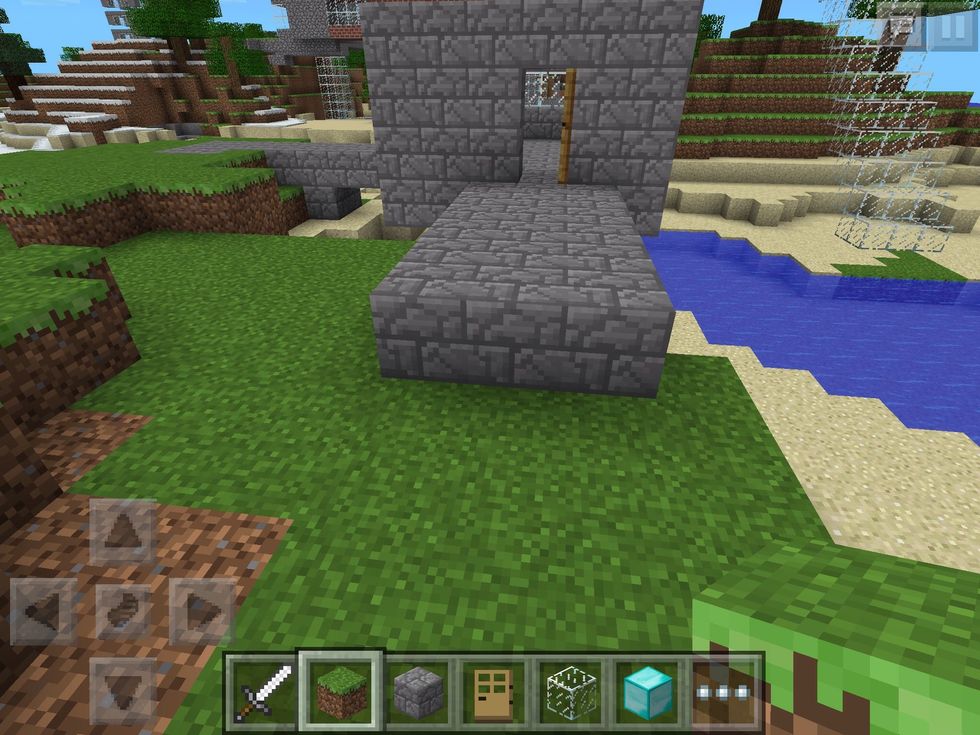
Task: Select the diamond block hotbar slot
Action: 647,691
